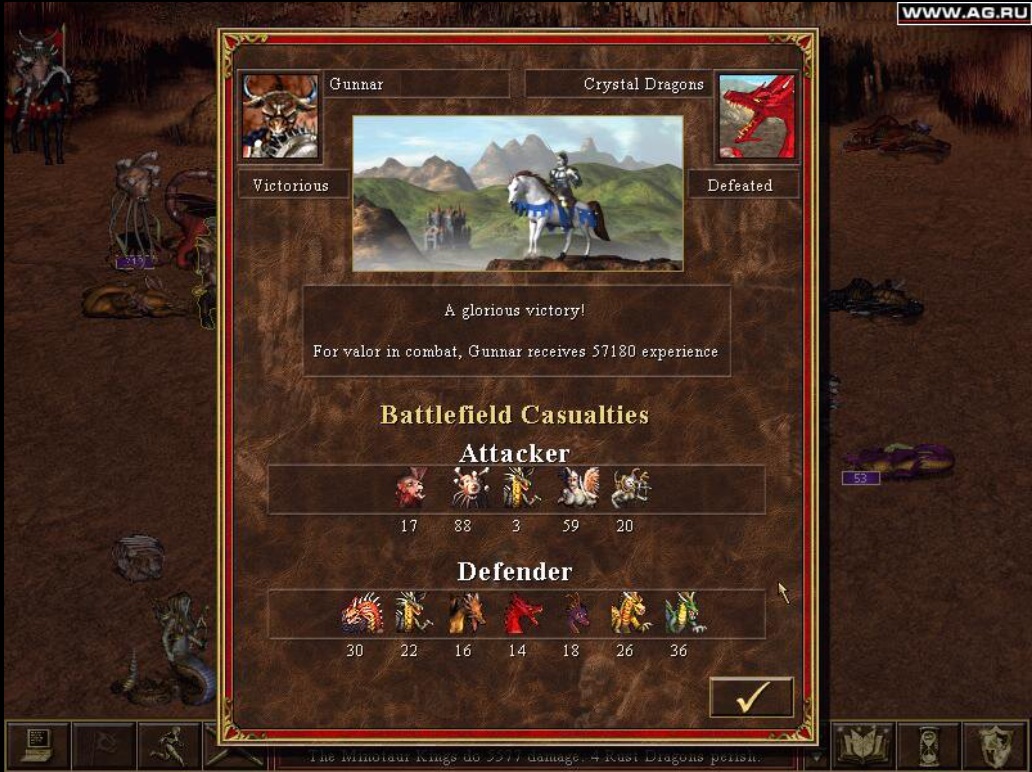
Task: Select the purple dragon casualty icon showing 18
Action: (x=576, y=614)
